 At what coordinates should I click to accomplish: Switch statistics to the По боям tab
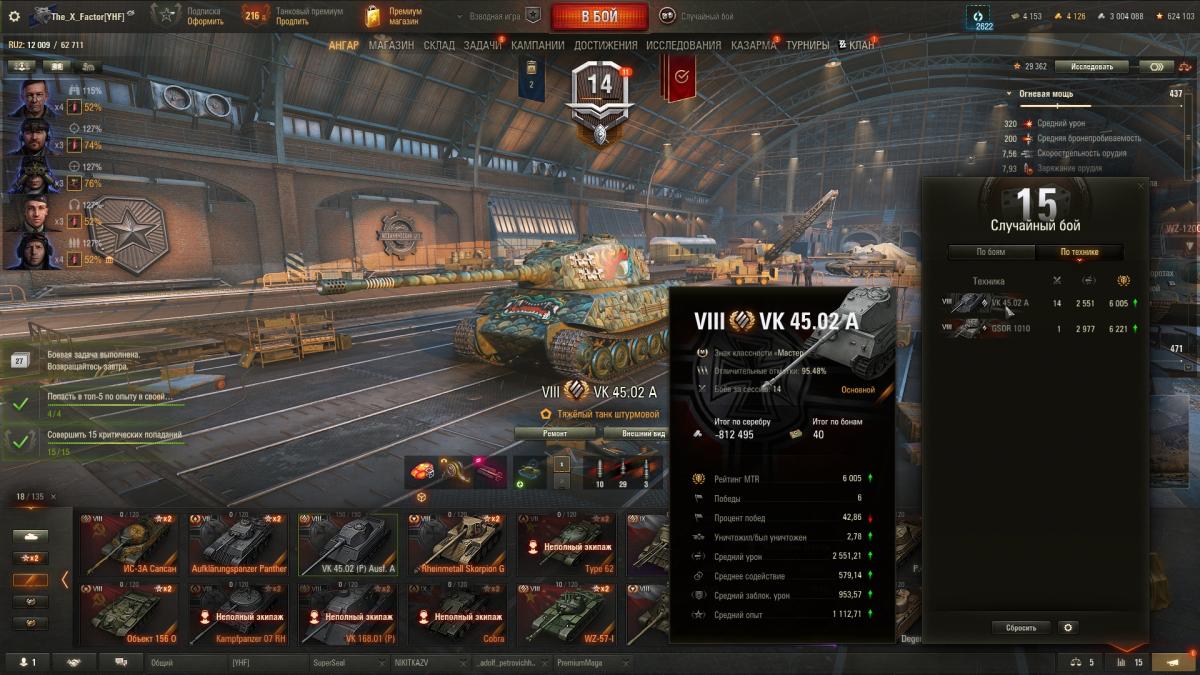[990, 252]
